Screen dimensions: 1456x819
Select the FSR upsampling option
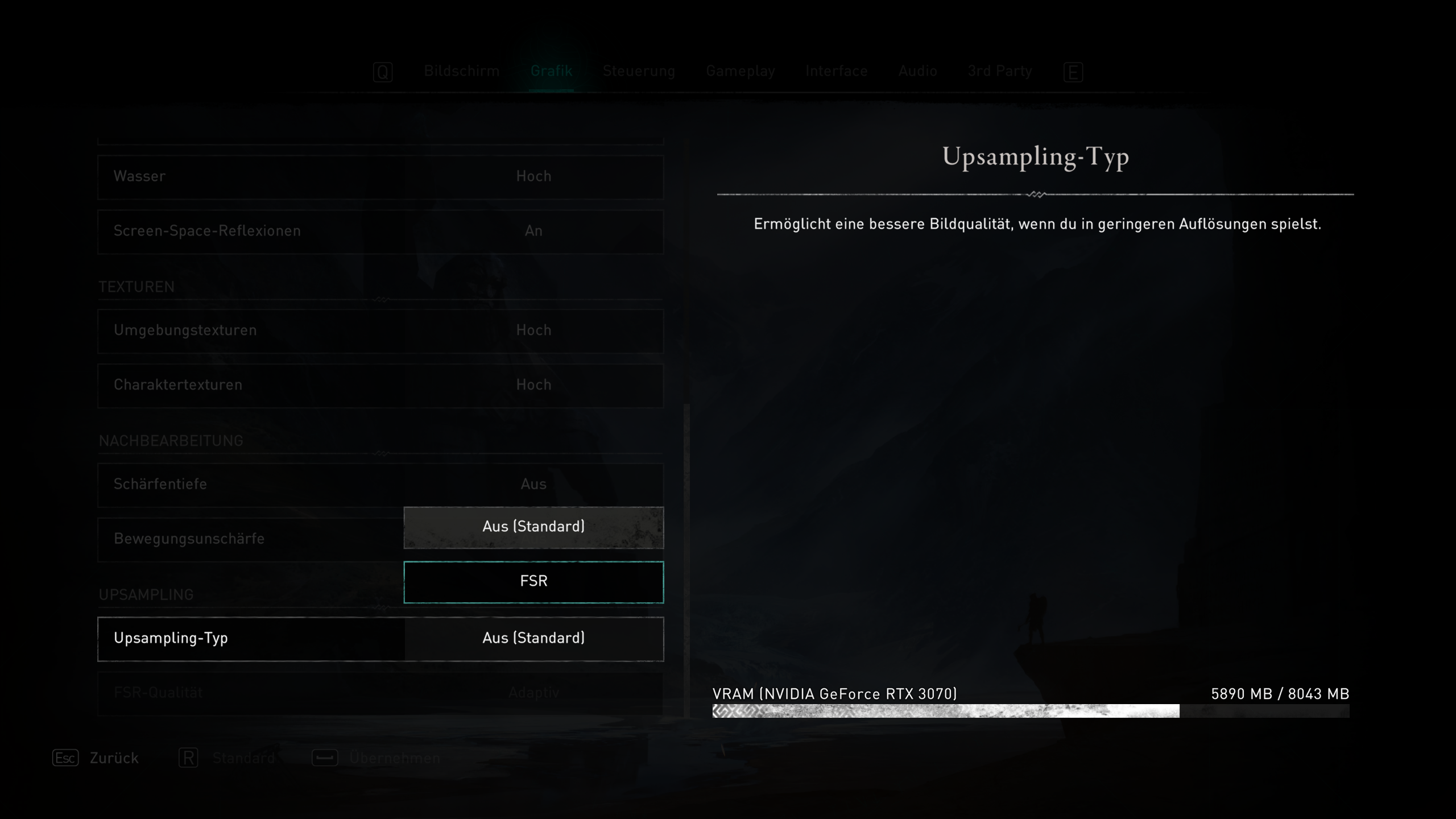533,581
